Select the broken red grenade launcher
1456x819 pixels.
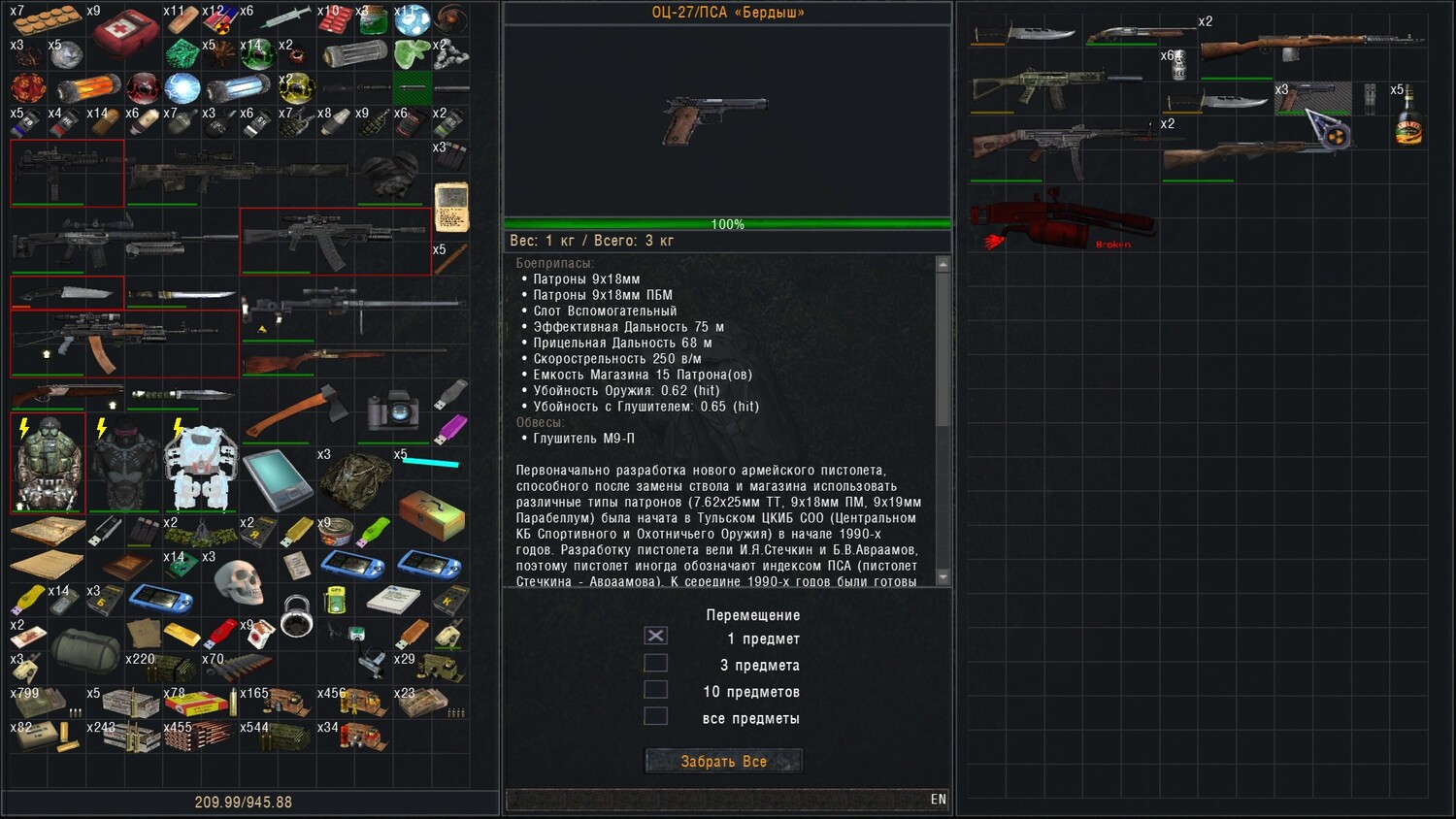click(1063, 220)
